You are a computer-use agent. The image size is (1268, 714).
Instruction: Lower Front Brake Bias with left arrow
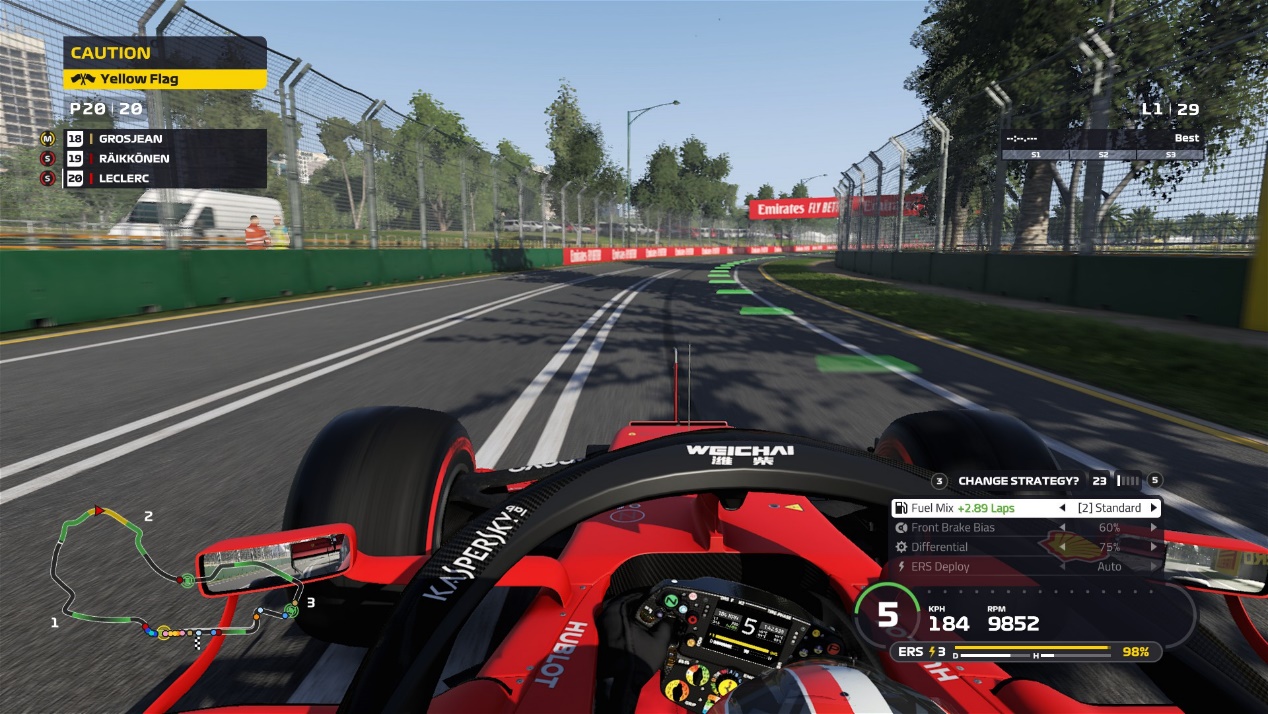coord(1062,528)
